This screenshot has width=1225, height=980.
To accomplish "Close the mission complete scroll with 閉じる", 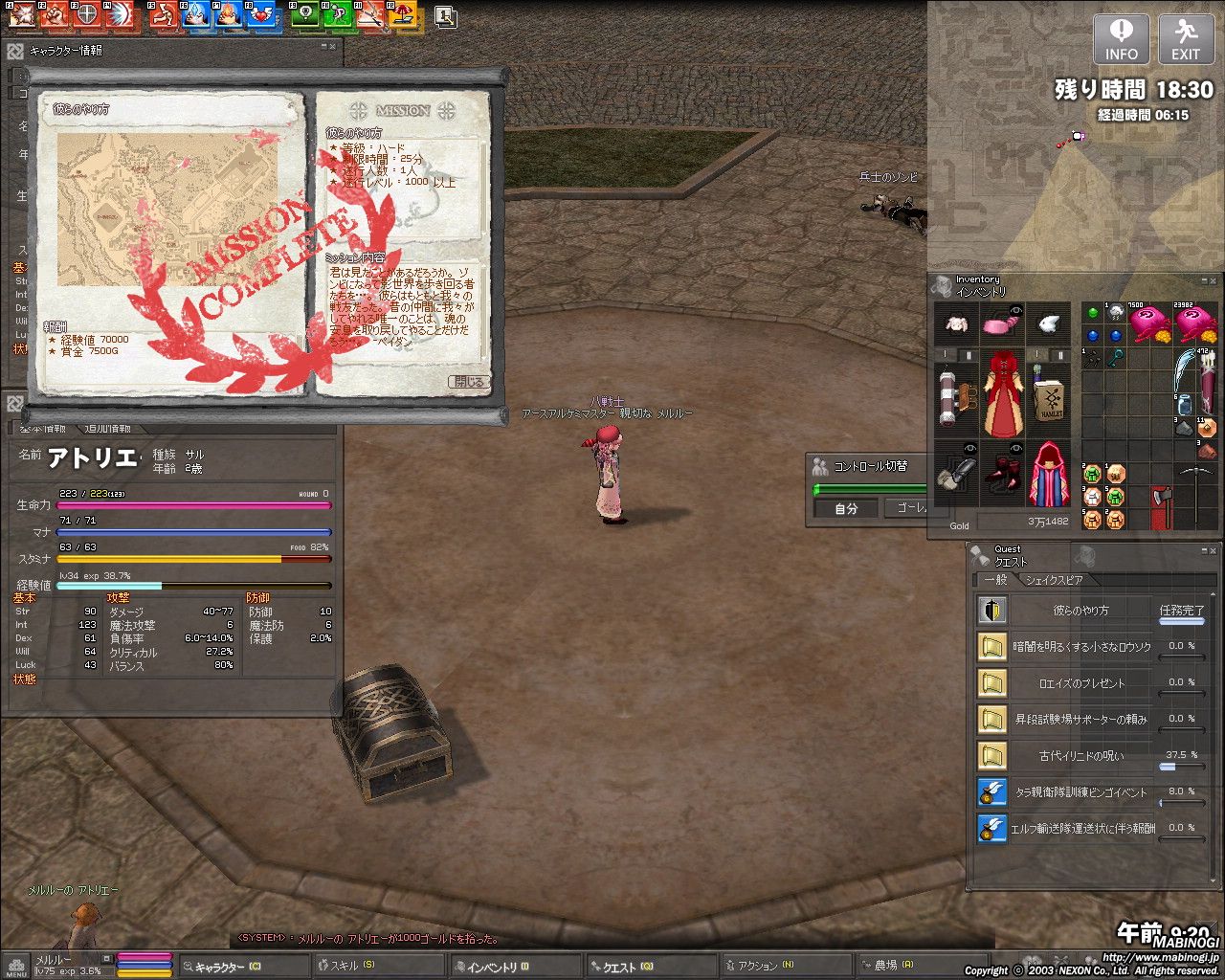I will pos(469,382).
